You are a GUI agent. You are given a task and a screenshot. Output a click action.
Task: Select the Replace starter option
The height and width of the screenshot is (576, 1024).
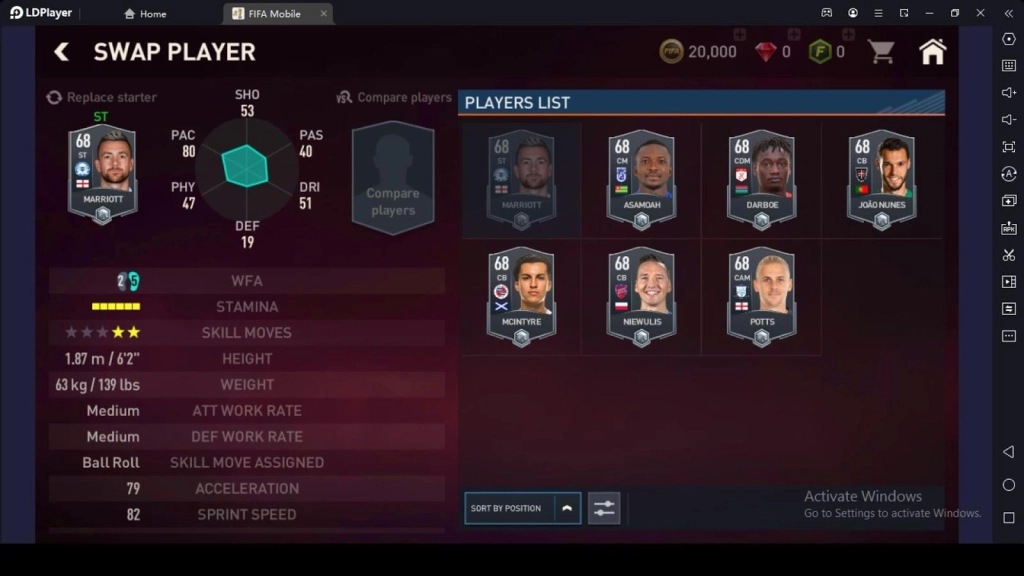[x=101, y=97]
